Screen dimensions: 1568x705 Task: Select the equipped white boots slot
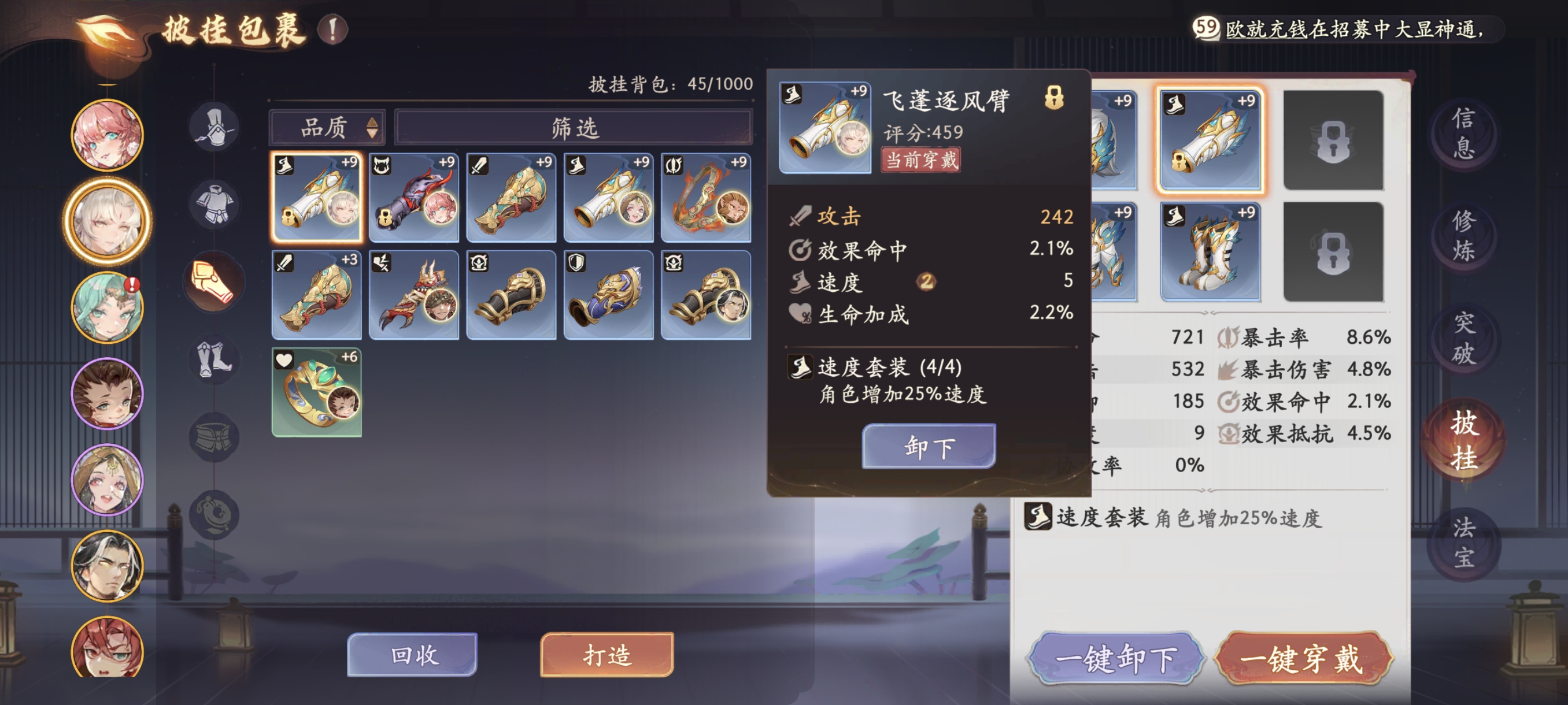click(1210, 252)
